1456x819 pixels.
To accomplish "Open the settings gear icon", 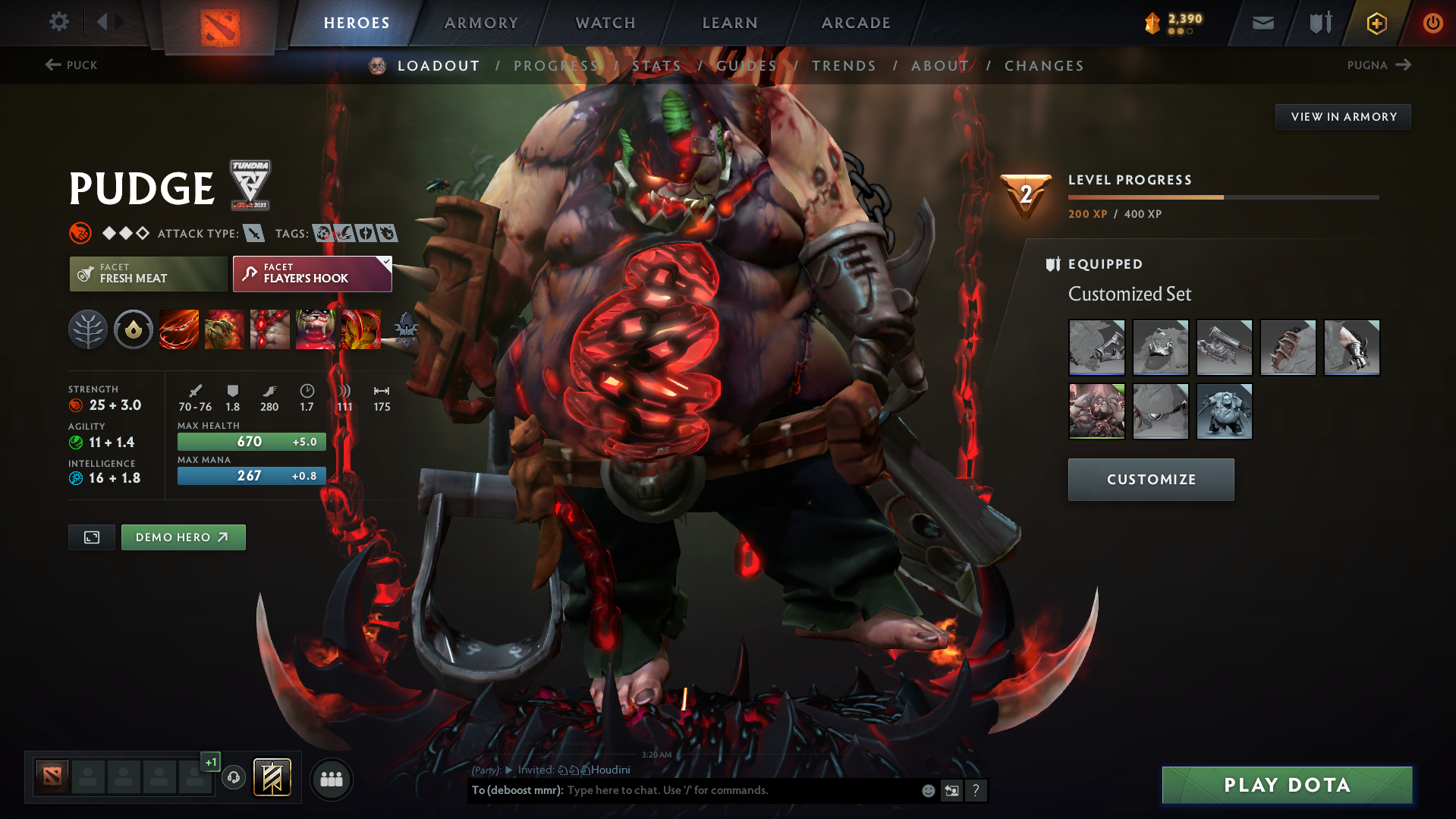I will 58,22.
